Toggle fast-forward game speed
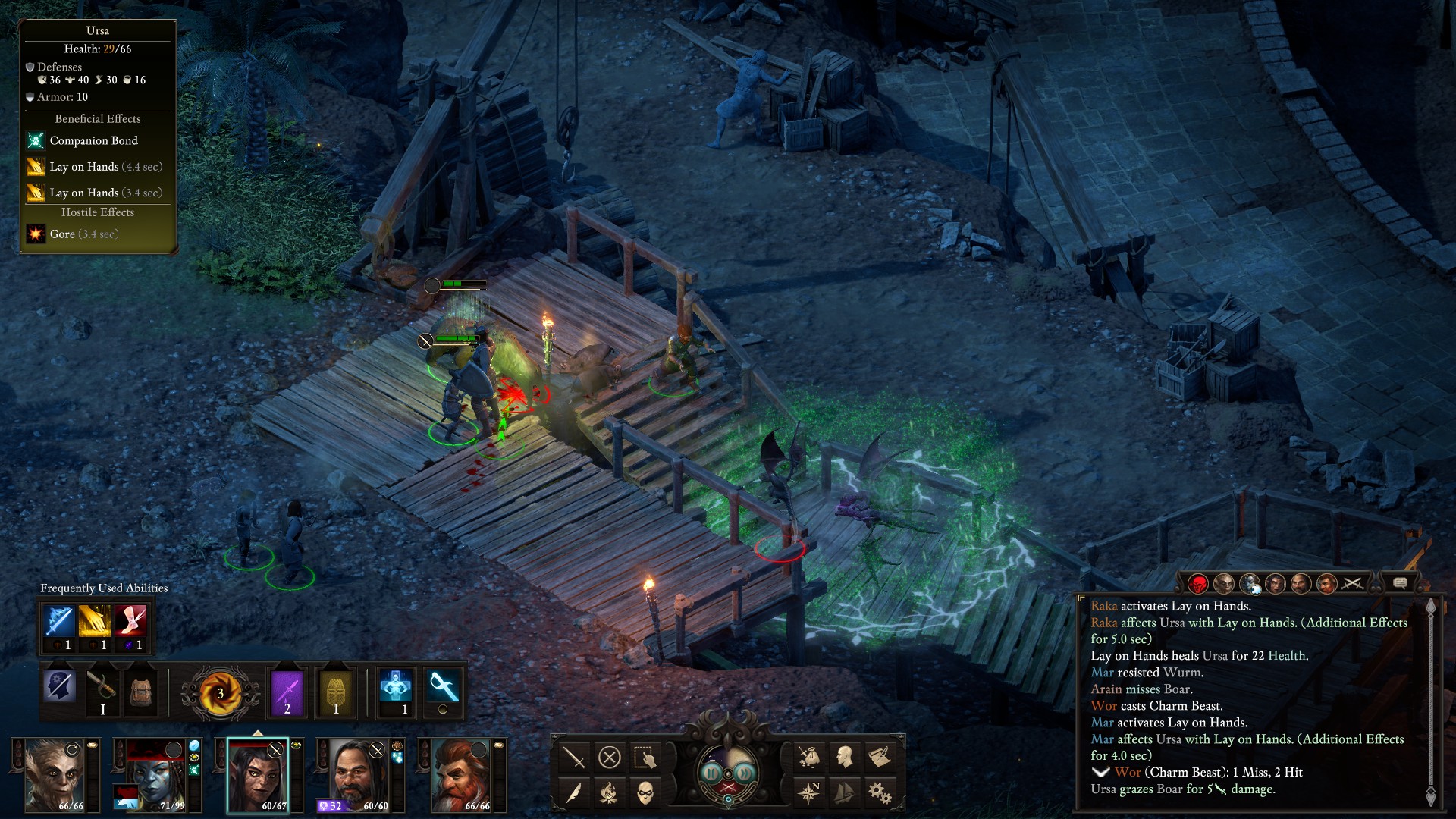The width and height of the screenshot is (1456, 819). tap(745, 773)
